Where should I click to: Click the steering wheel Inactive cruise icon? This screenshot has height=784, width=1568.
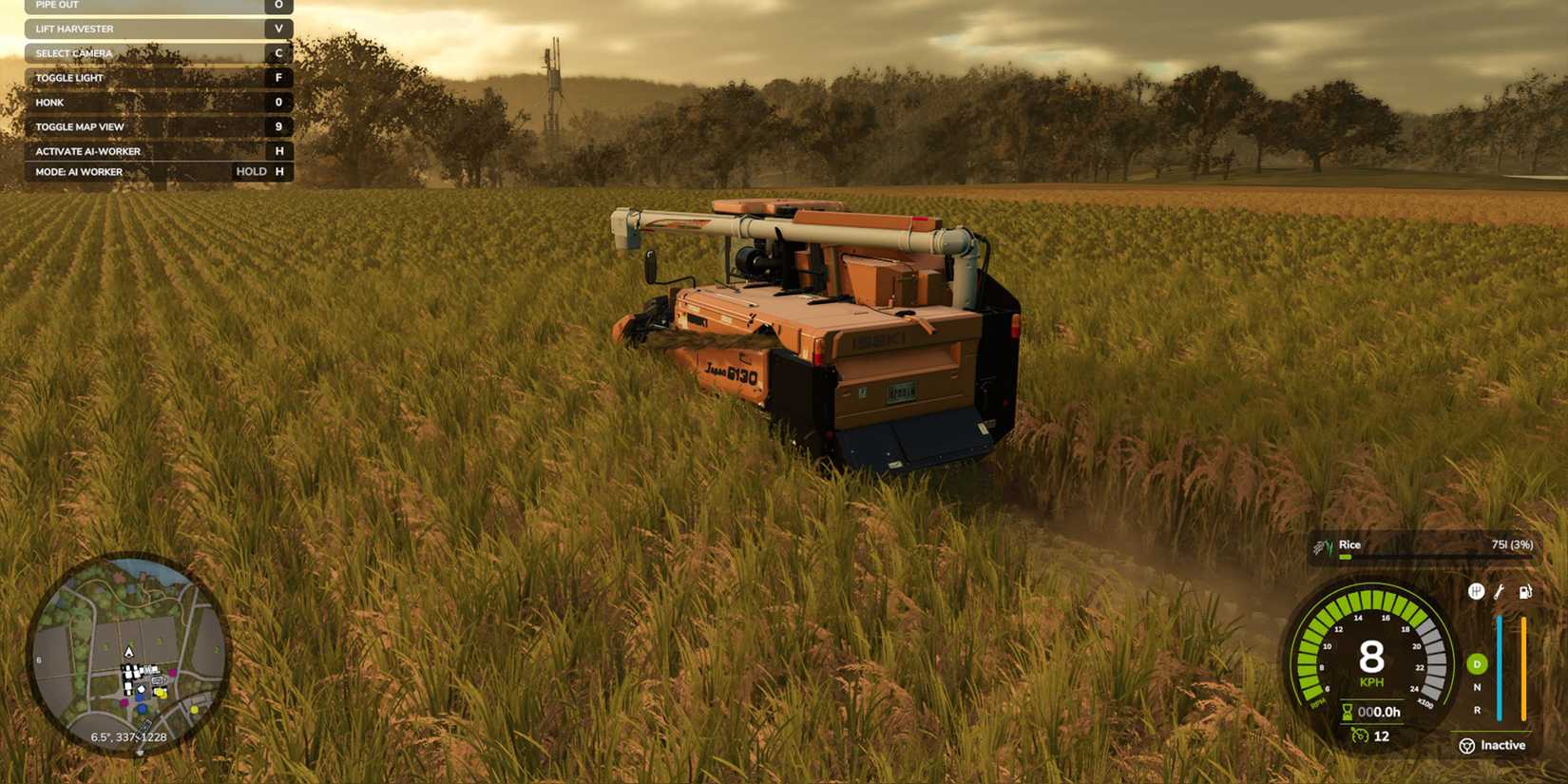point(1467,744)
